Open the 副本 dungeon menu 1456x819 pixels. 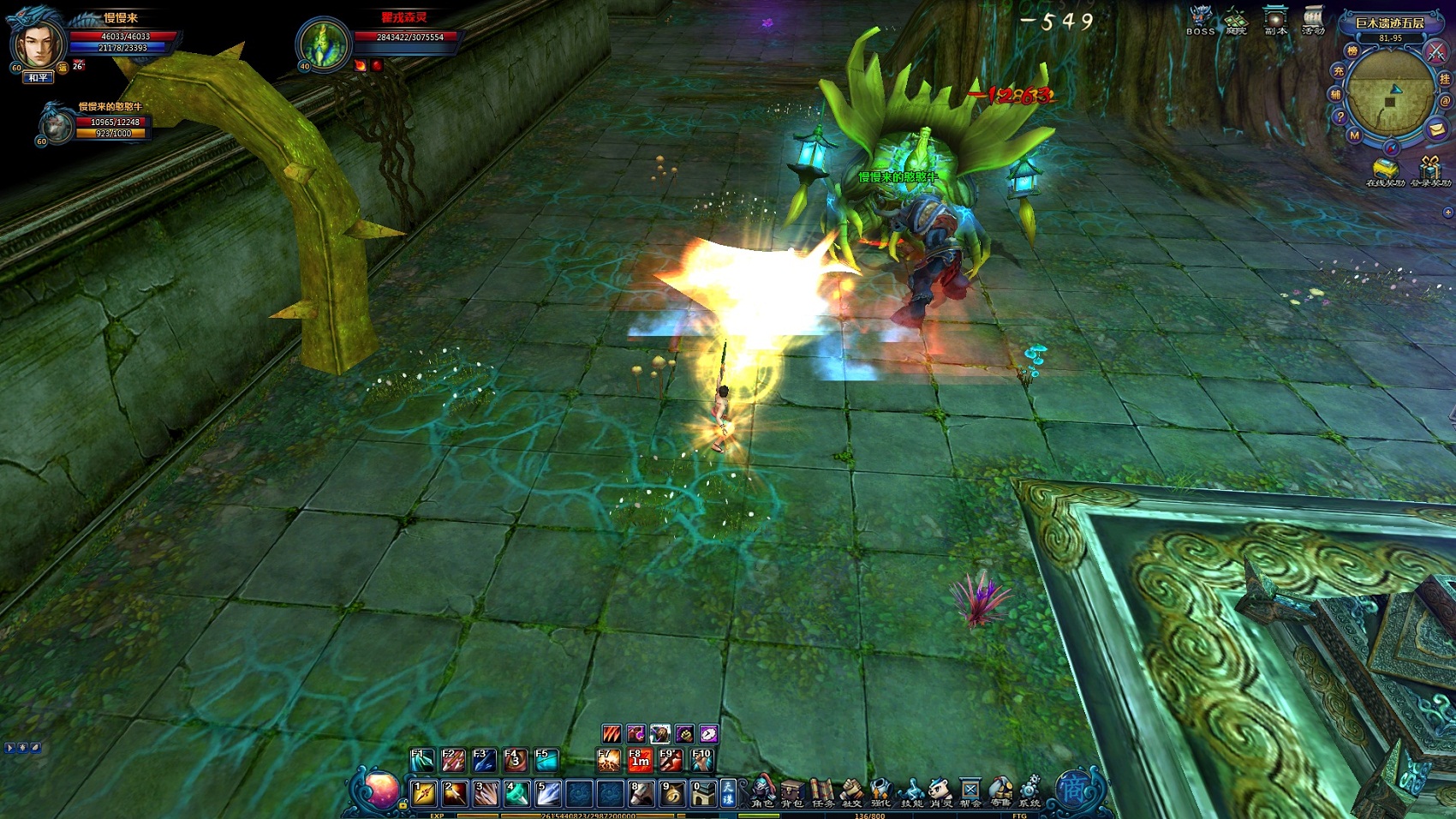point(1276,21)
